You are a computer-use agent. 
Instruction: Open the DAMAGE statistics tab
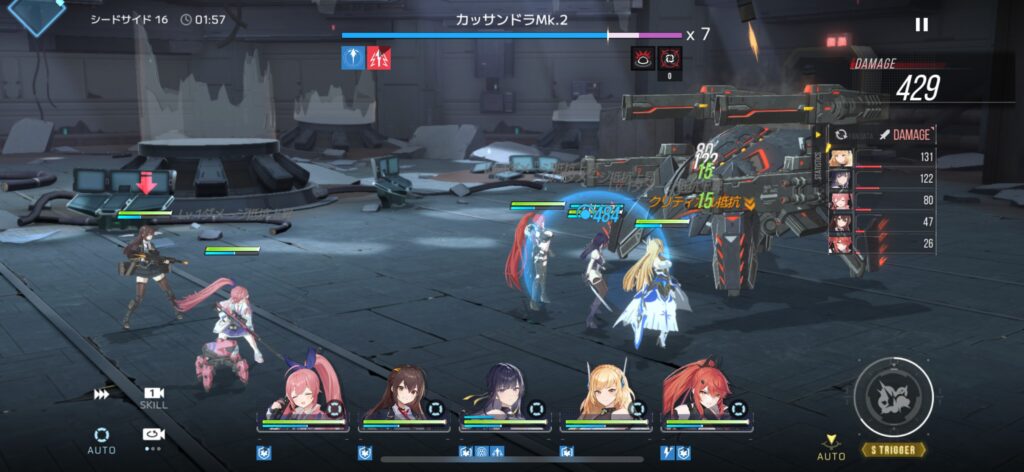[x=905, y=134]
